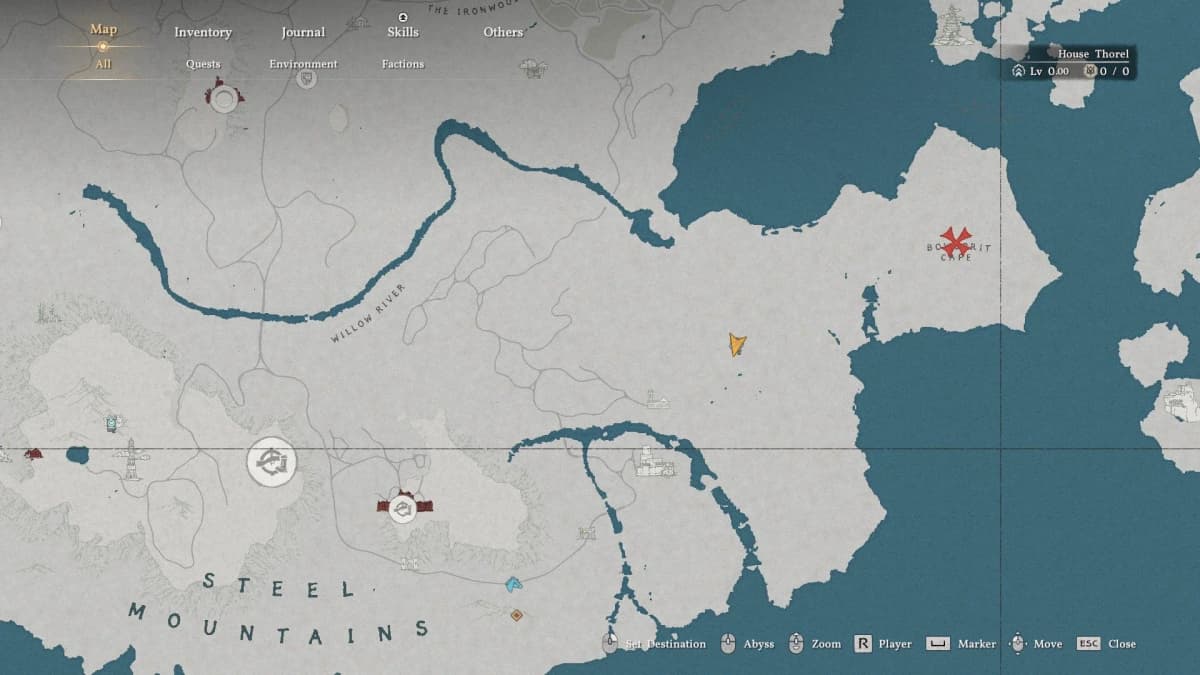The height and width of the screenshot is (675, 1200).
Task: Click the orange diamond map marker
Action: pos(516,615)
